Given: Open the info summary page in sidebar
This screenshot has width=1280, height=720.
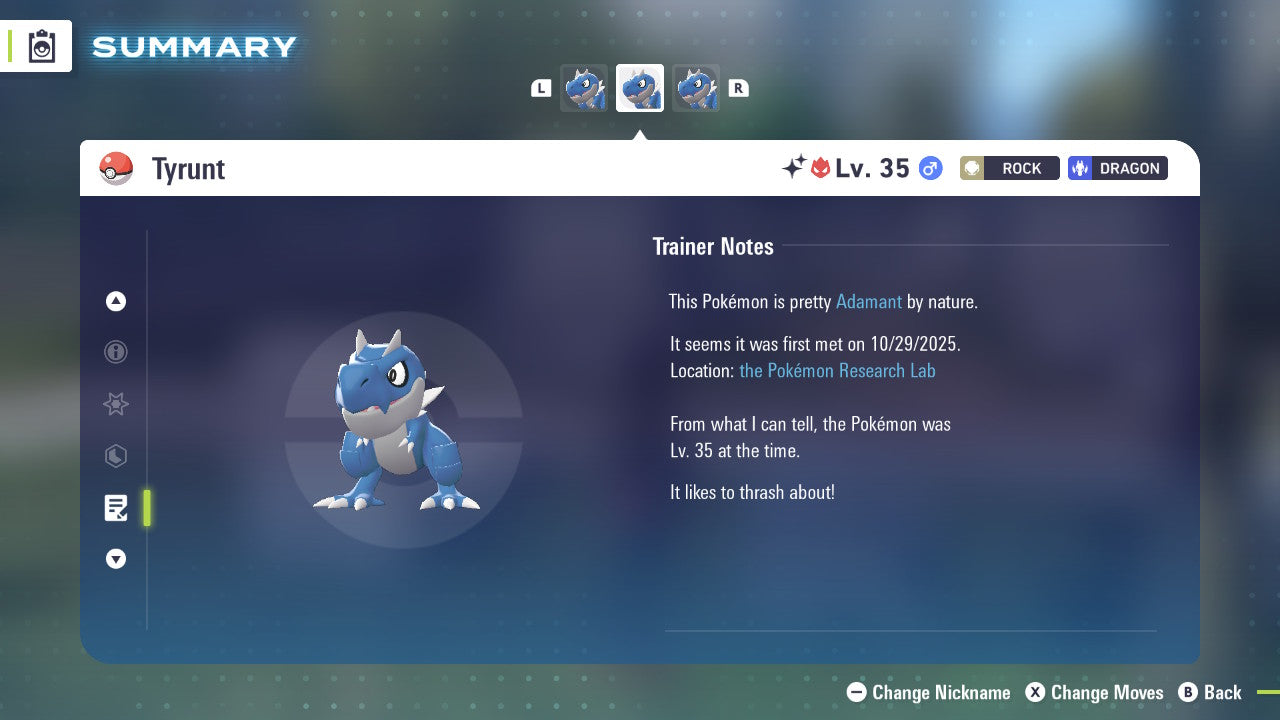Looking at the screenshot, I should coord(115,352).
